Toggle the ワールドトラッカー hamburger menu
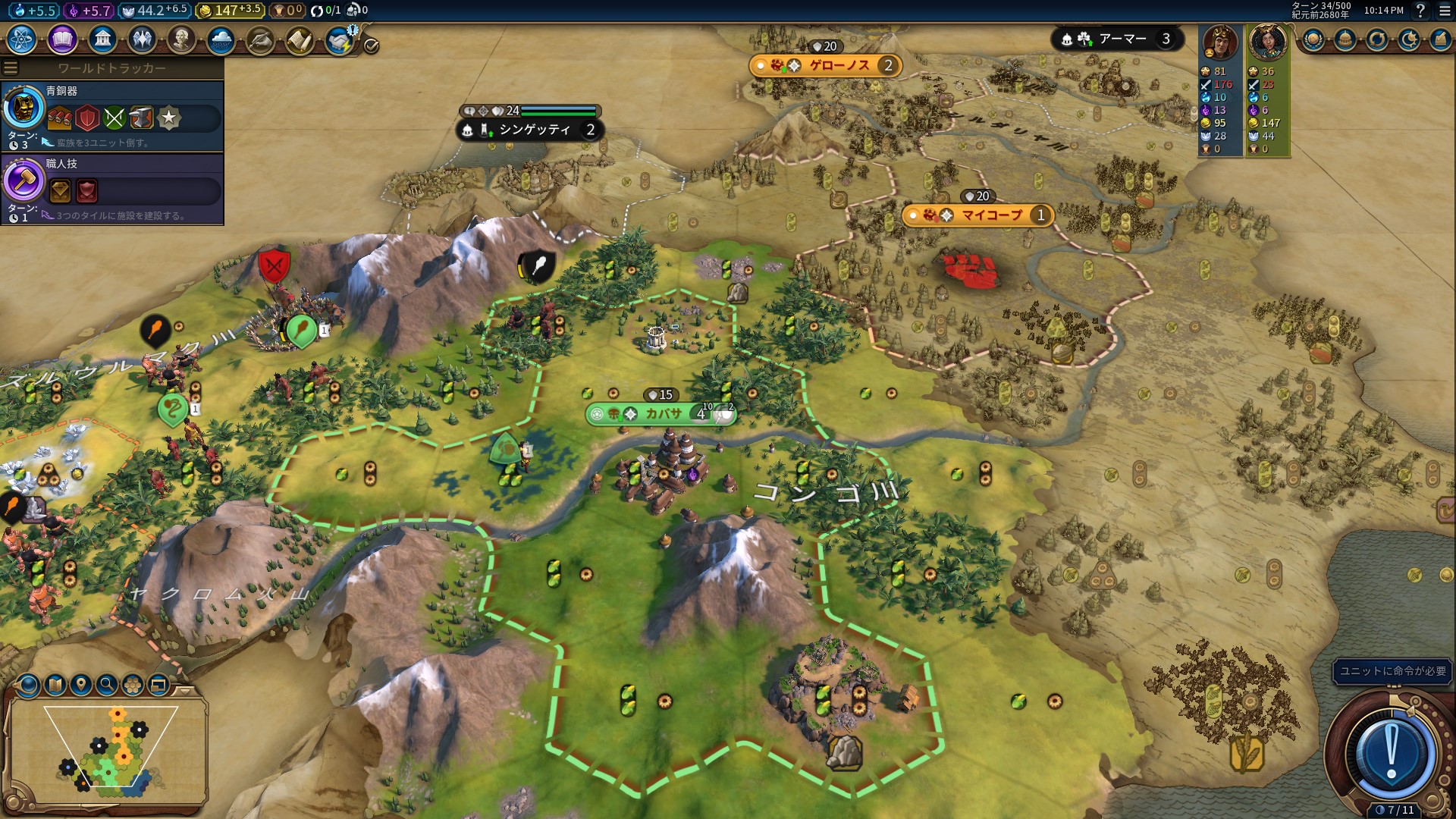 point(11,68)
